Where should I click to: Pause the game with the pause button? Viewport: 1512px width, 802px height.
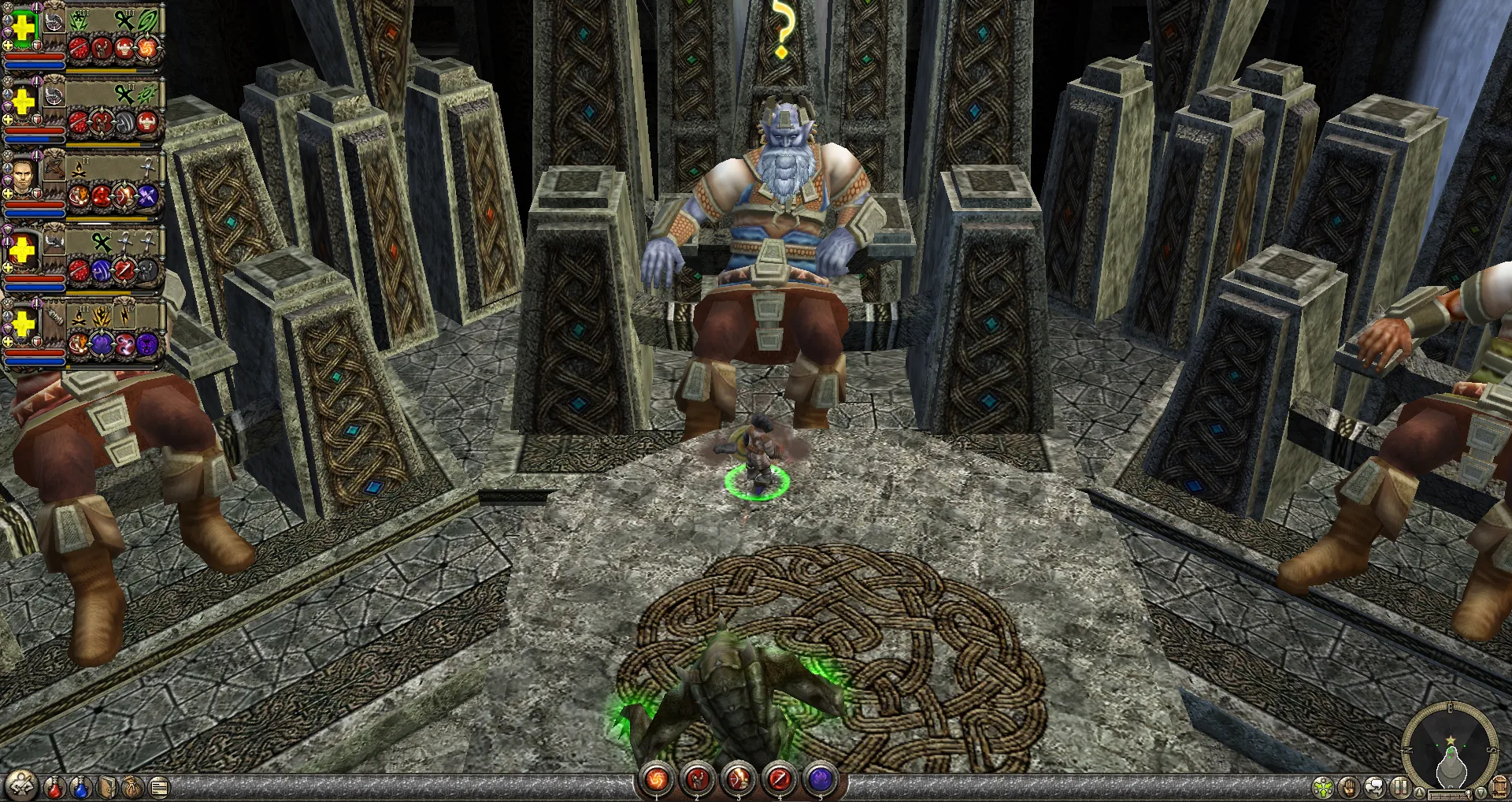(1399, 786)
